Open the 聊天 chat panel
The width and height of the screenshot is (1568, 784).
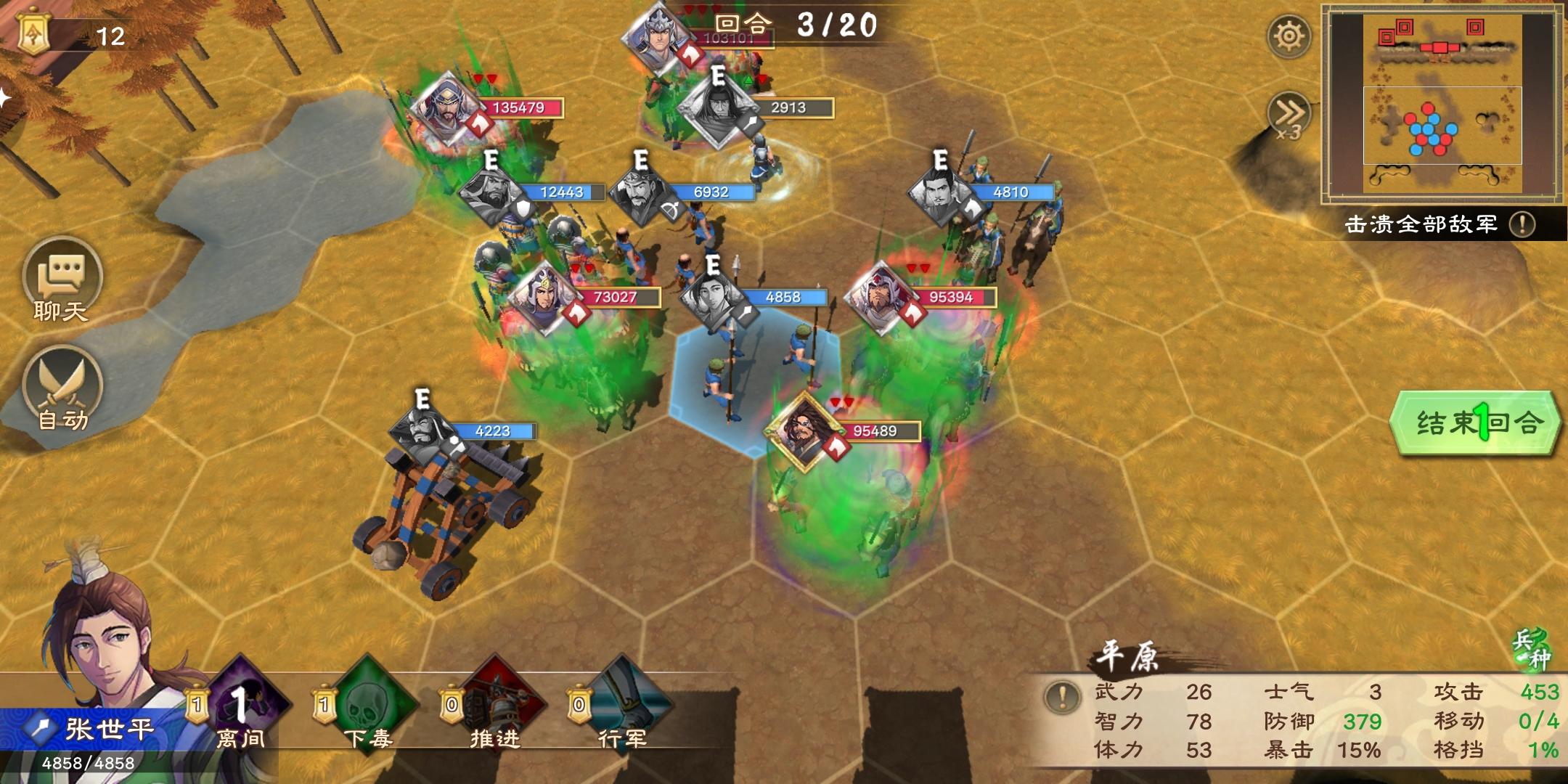click(x=62, y=279)
